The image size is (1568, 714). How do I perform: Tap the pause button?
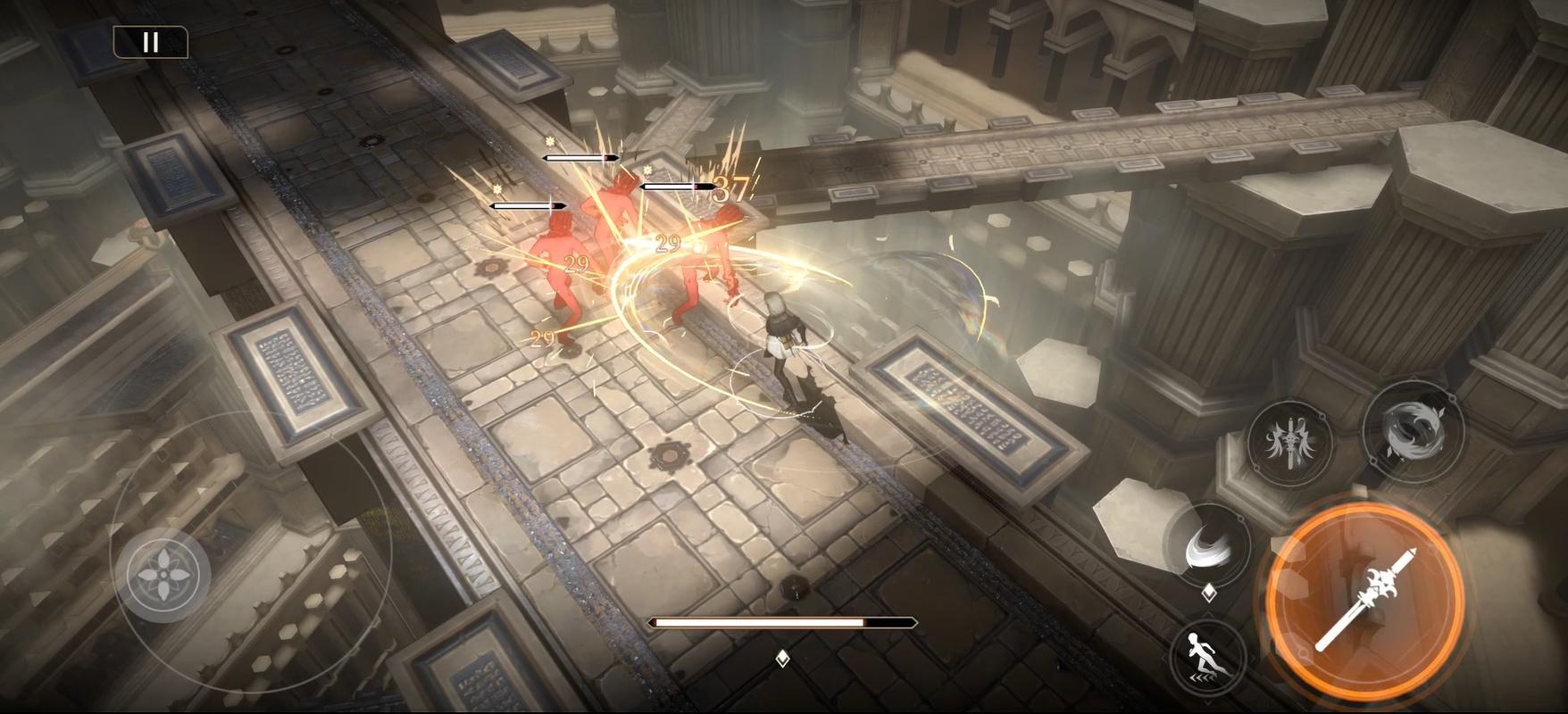(150, 40)
